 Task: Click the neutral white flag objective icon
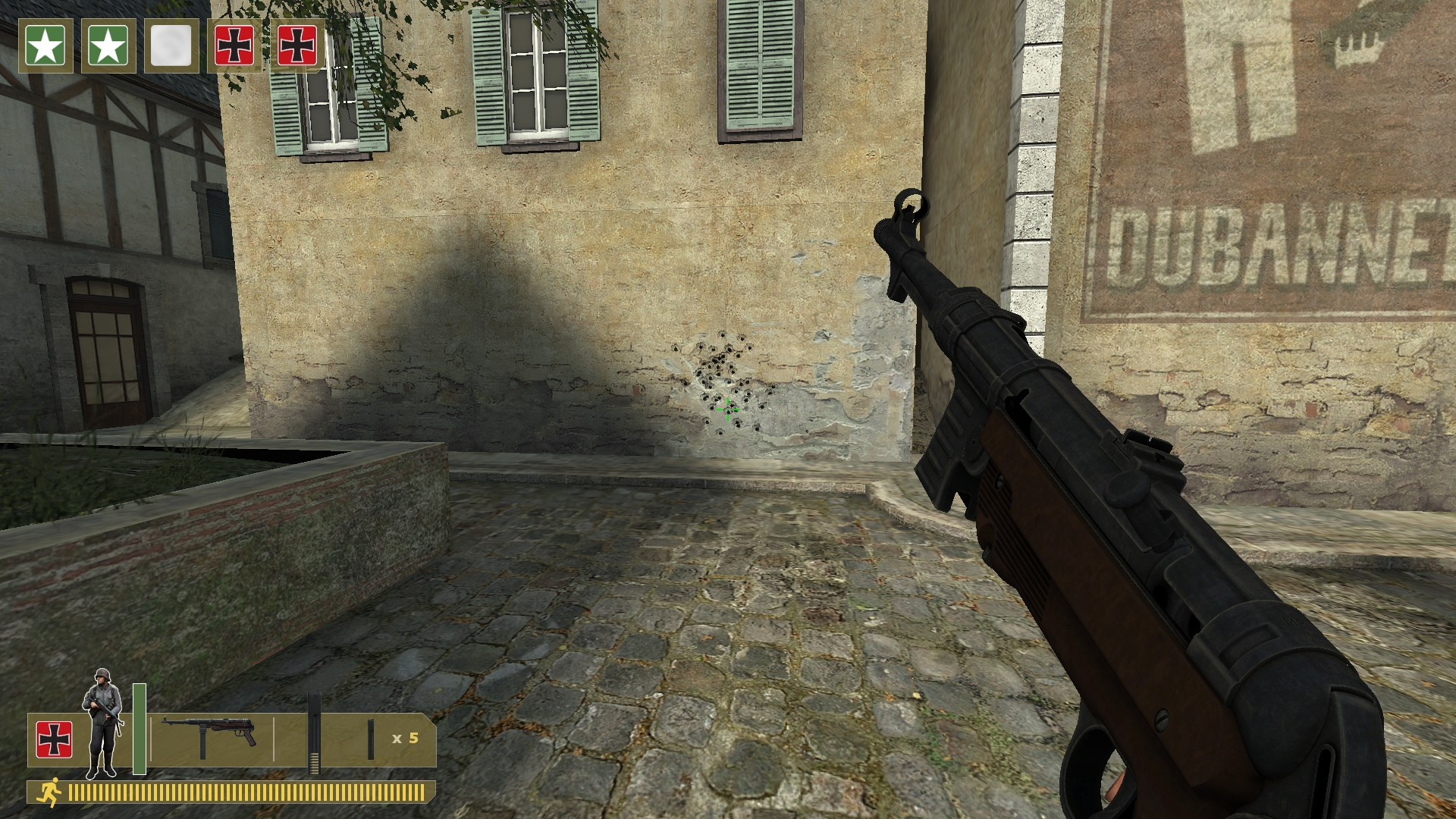point(171,47)
